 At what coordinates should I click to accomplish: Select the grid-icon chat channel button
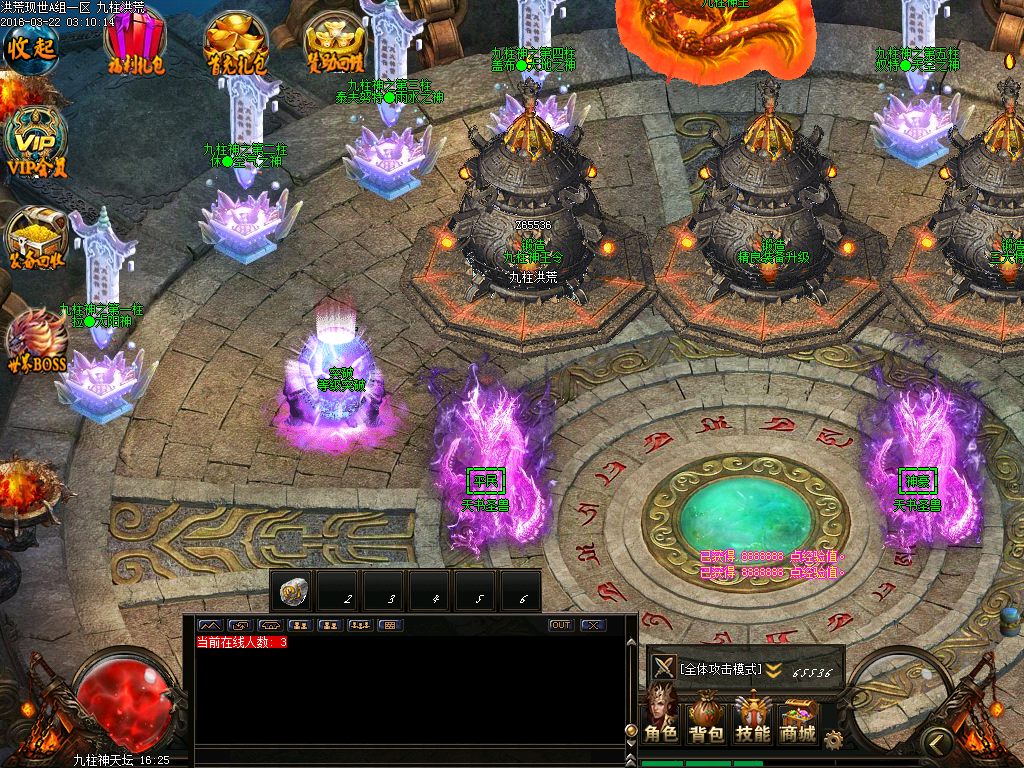pos(390,625)
